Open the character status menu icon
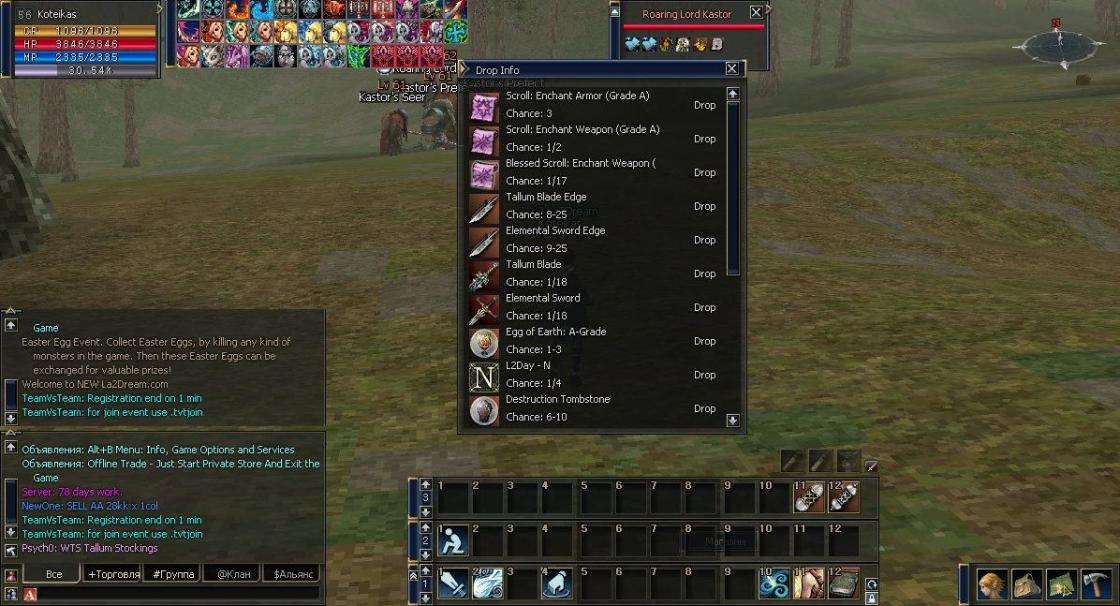This screenshot has width=1120, height=606. [991, 583]
